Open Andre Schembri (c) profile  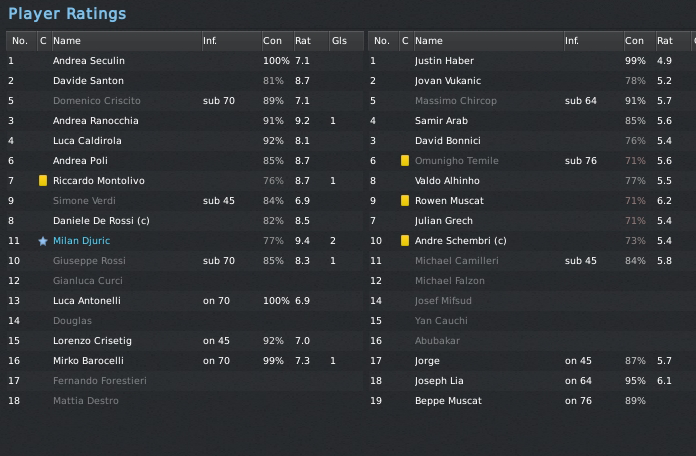click(460, 241)
